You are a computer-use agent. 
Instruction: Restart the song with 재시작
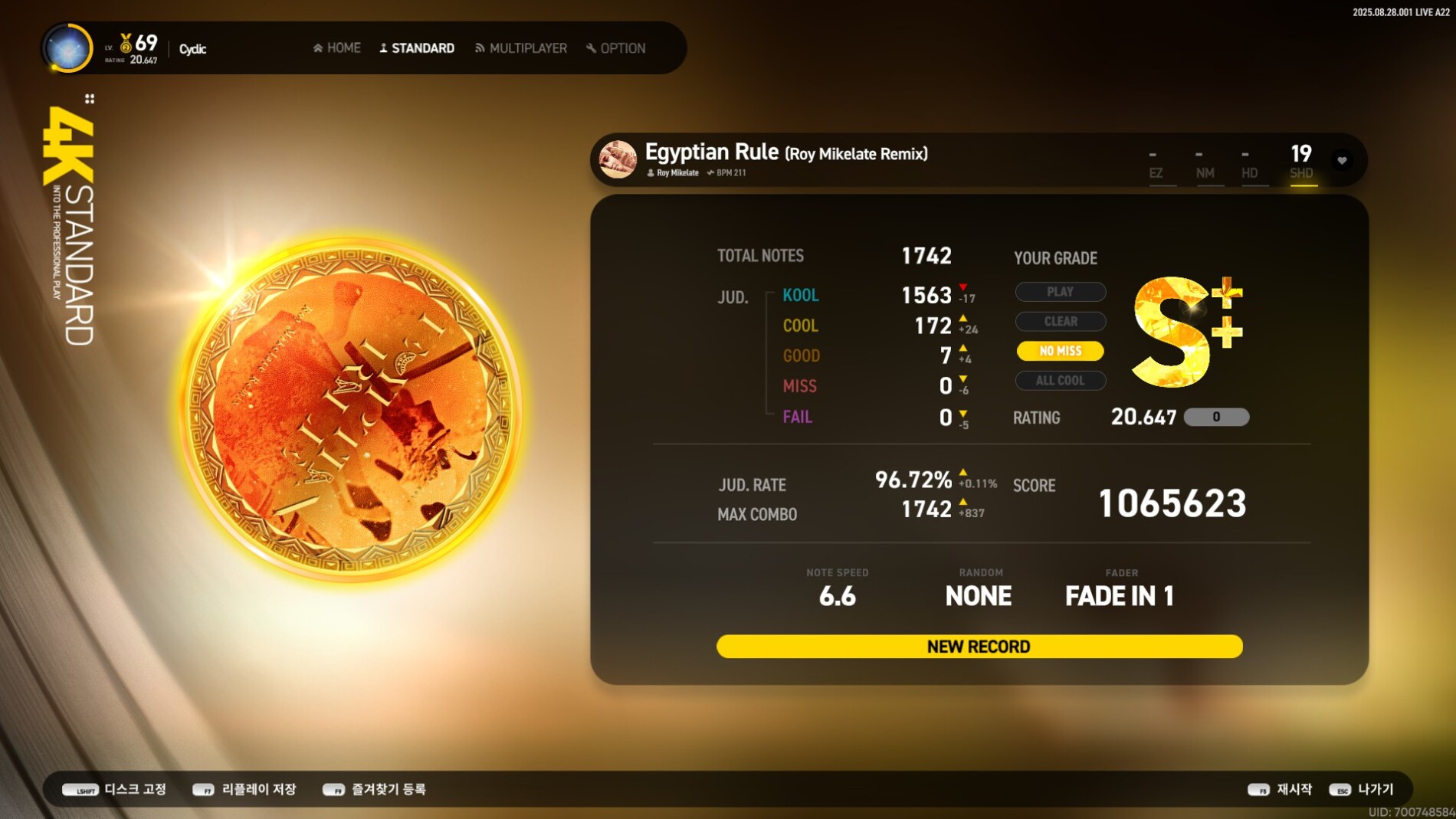(1281, 789)
